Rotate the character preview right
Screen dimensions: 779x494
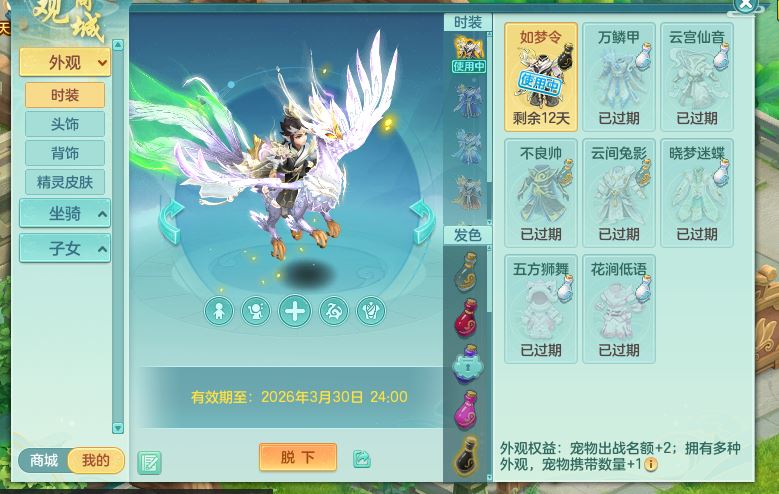423,219
